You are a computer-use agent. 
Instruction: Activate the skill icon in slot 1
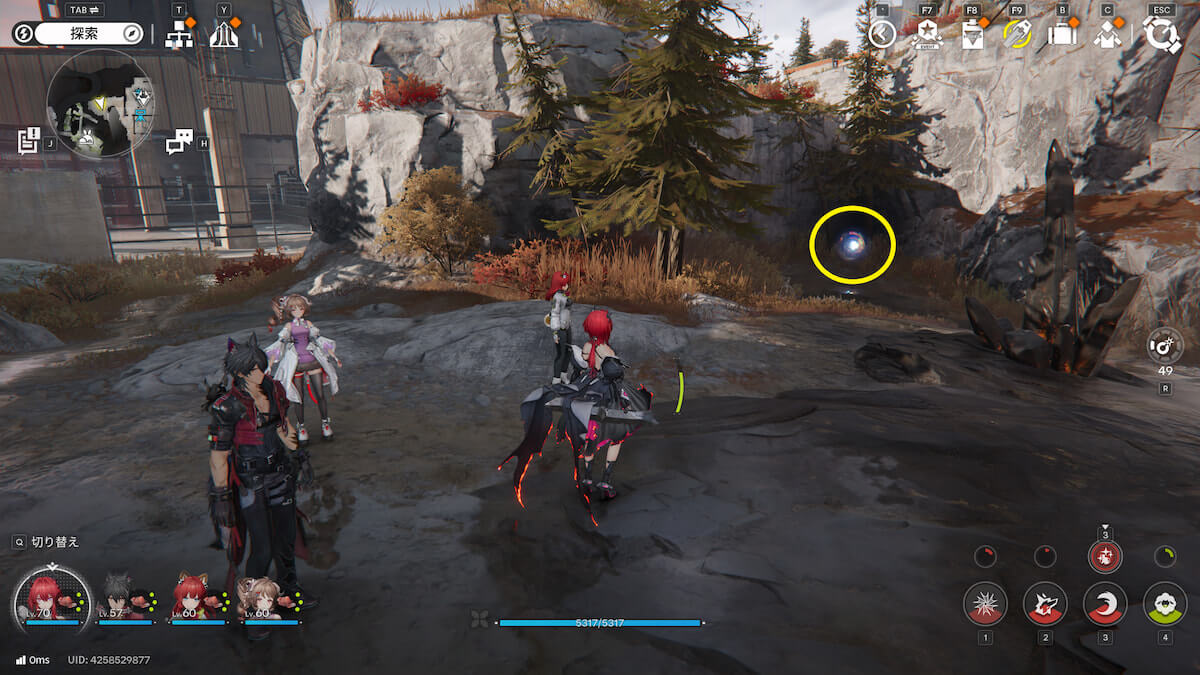[985, 603]
